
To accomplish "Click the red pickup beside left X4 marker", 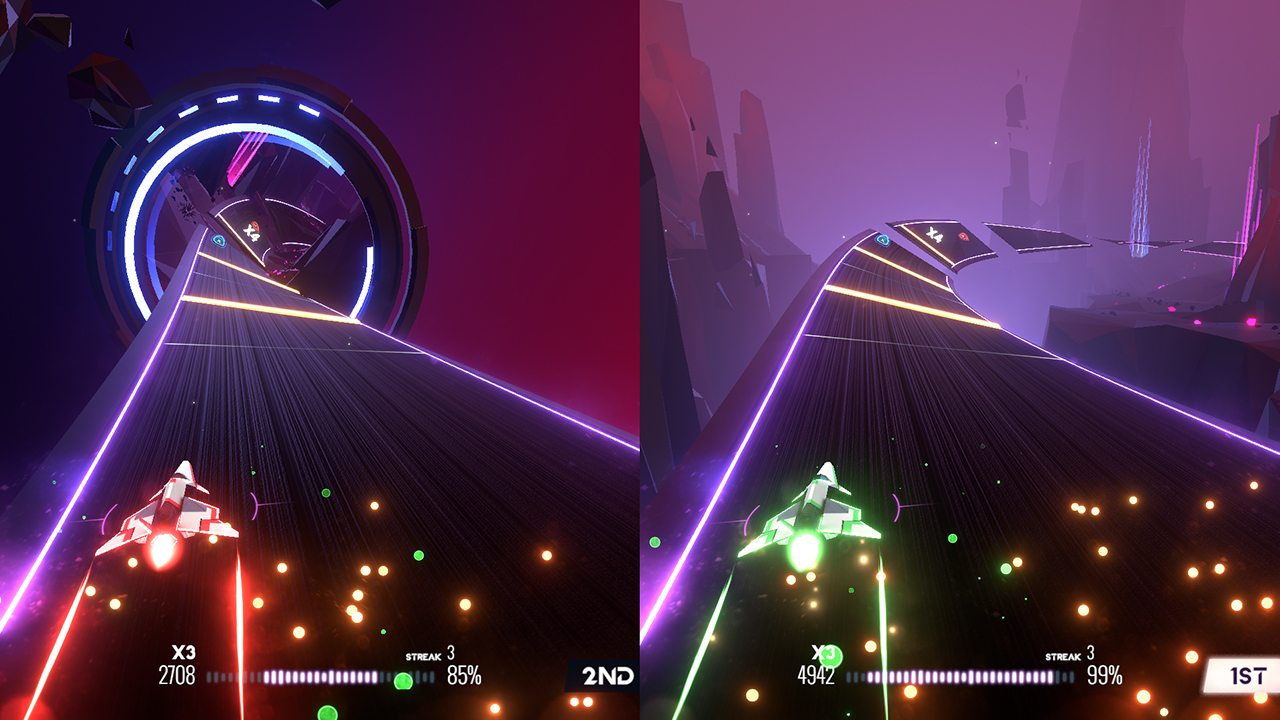I will coord(256,226).
